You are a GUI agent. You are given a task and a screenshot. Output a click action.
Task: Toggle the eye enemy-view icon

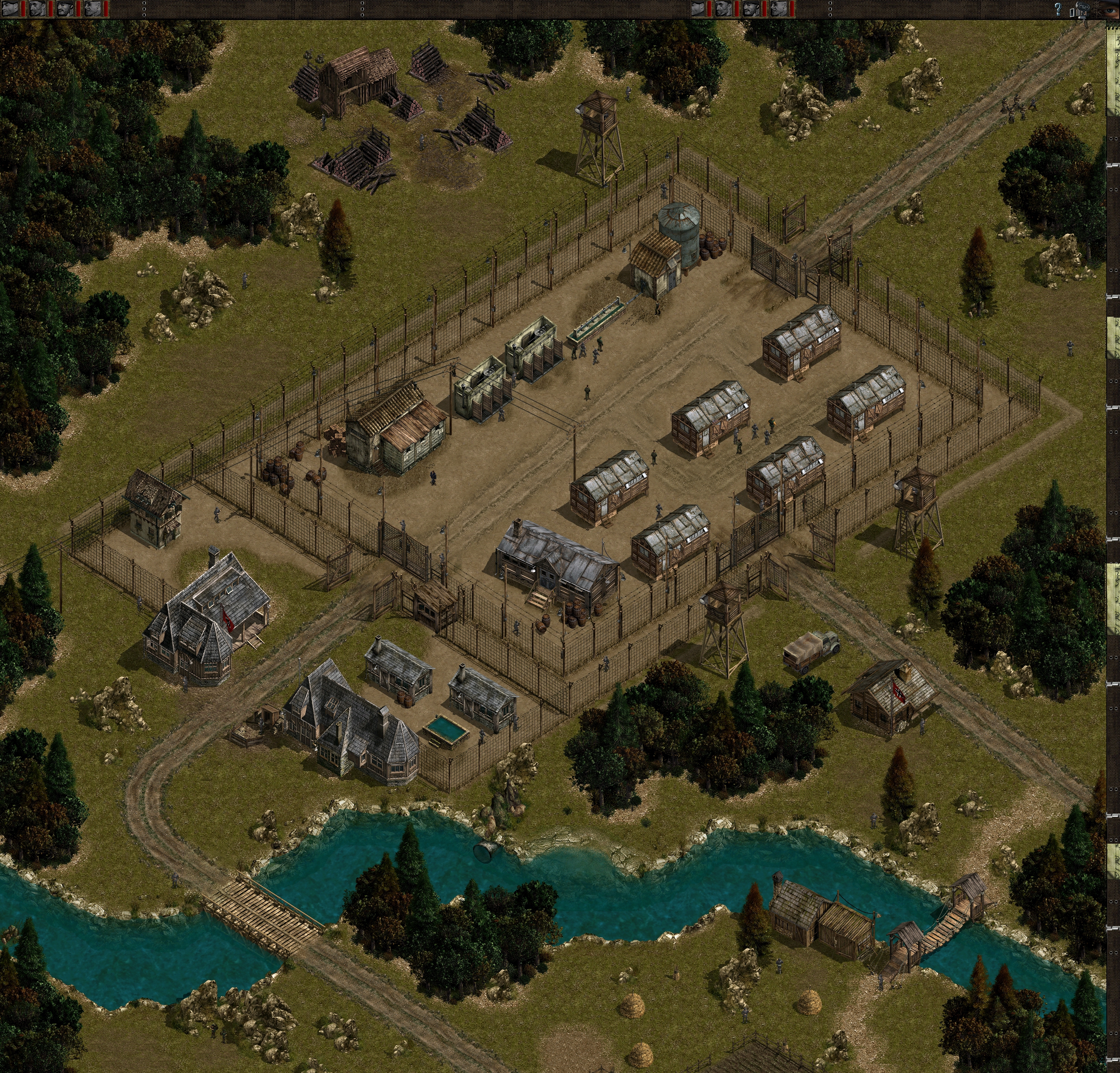click(1109, 10)
